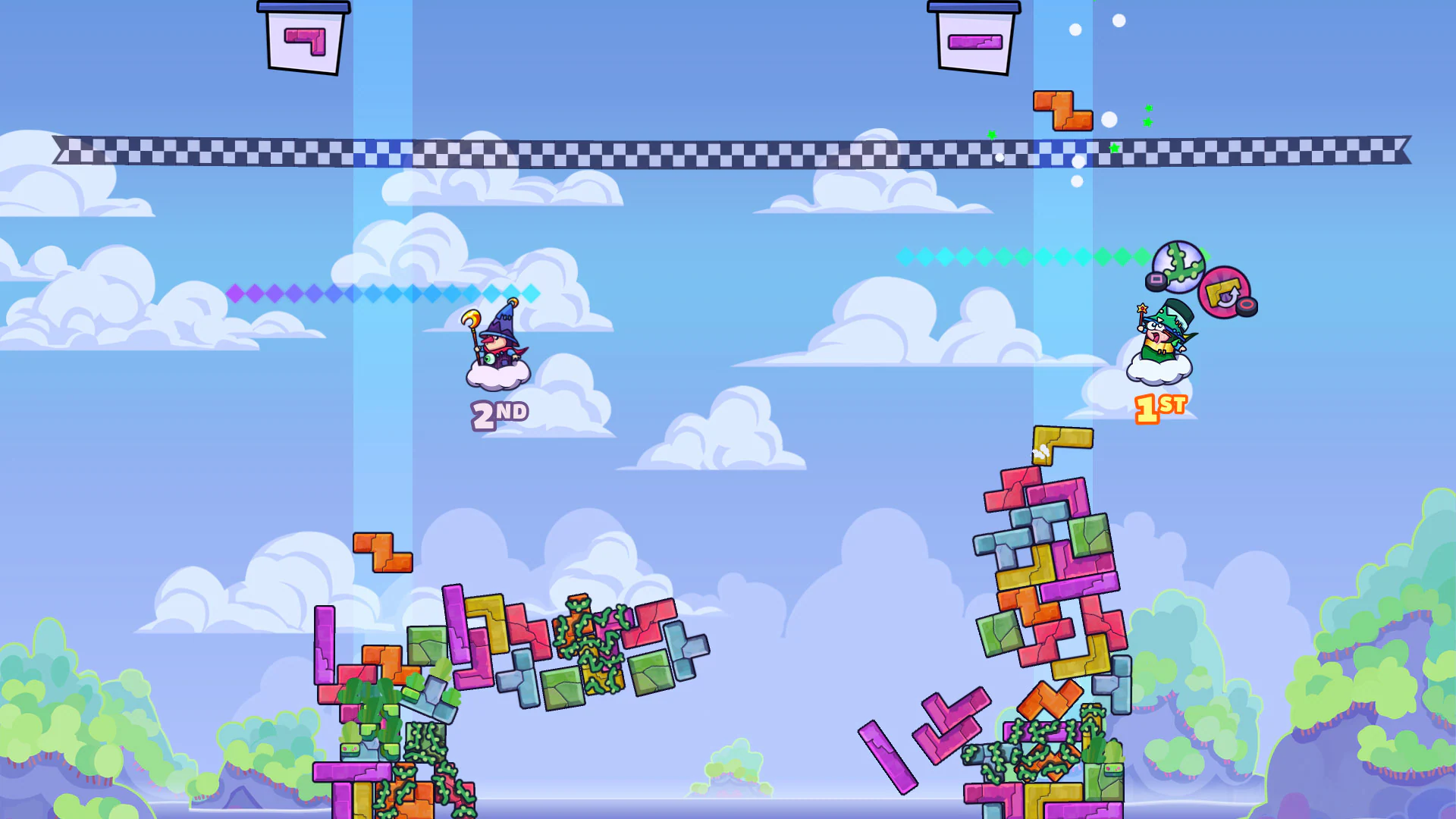
Task: Expand the 2ND place rank badge
Action: [x=500, y=414]
